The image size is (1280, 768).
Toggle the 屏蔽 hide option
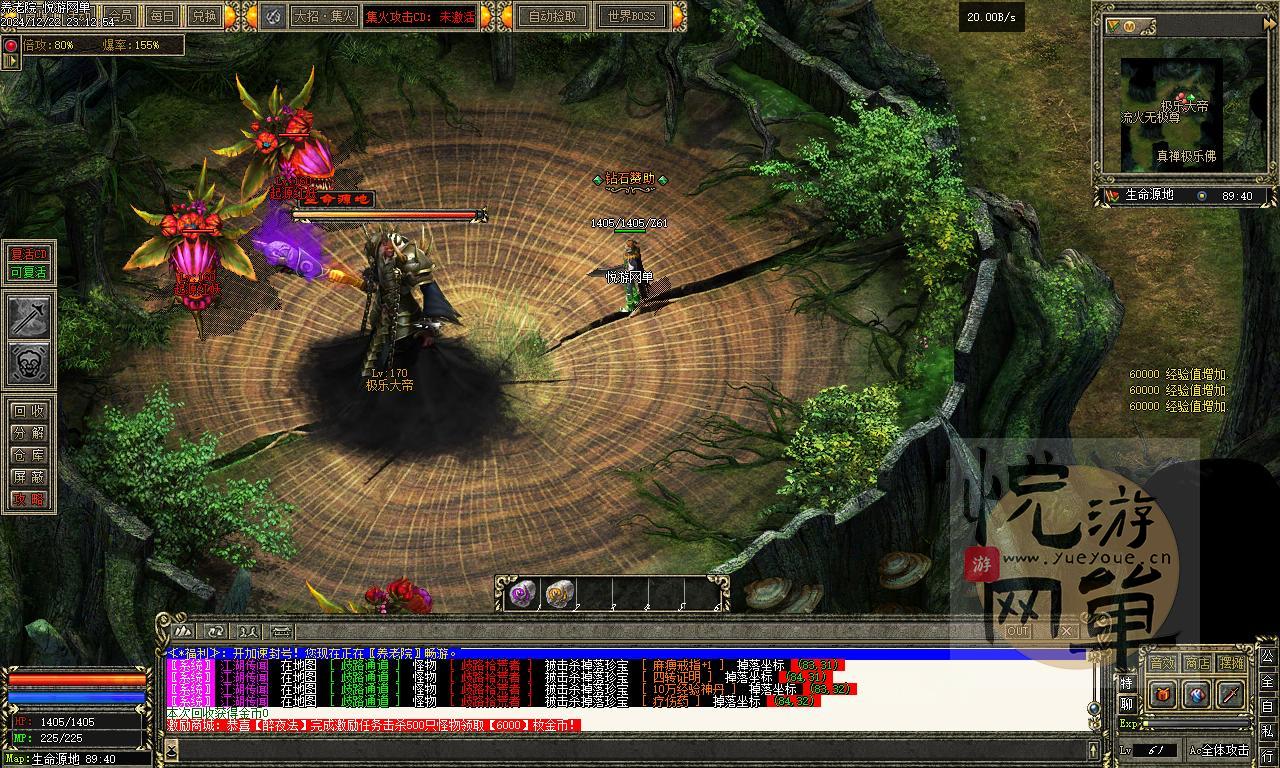[x=29, y=477]
